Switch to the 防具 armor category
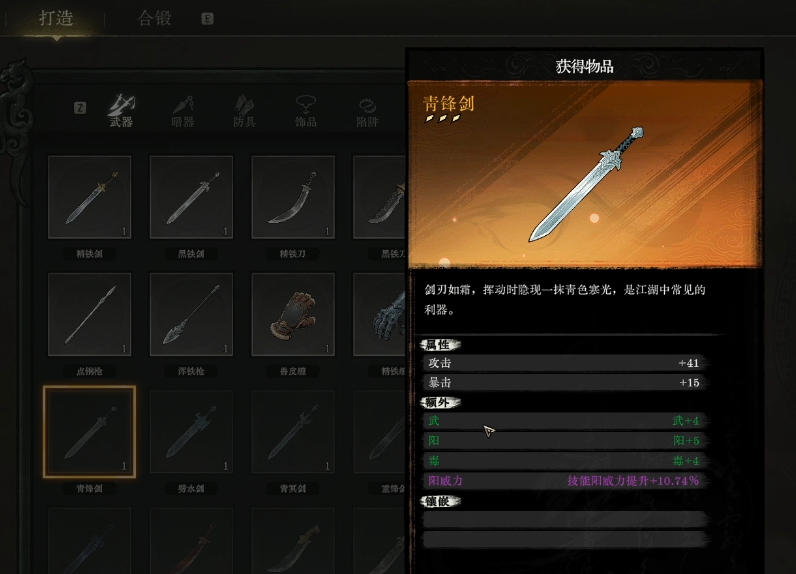 point(244,110)
